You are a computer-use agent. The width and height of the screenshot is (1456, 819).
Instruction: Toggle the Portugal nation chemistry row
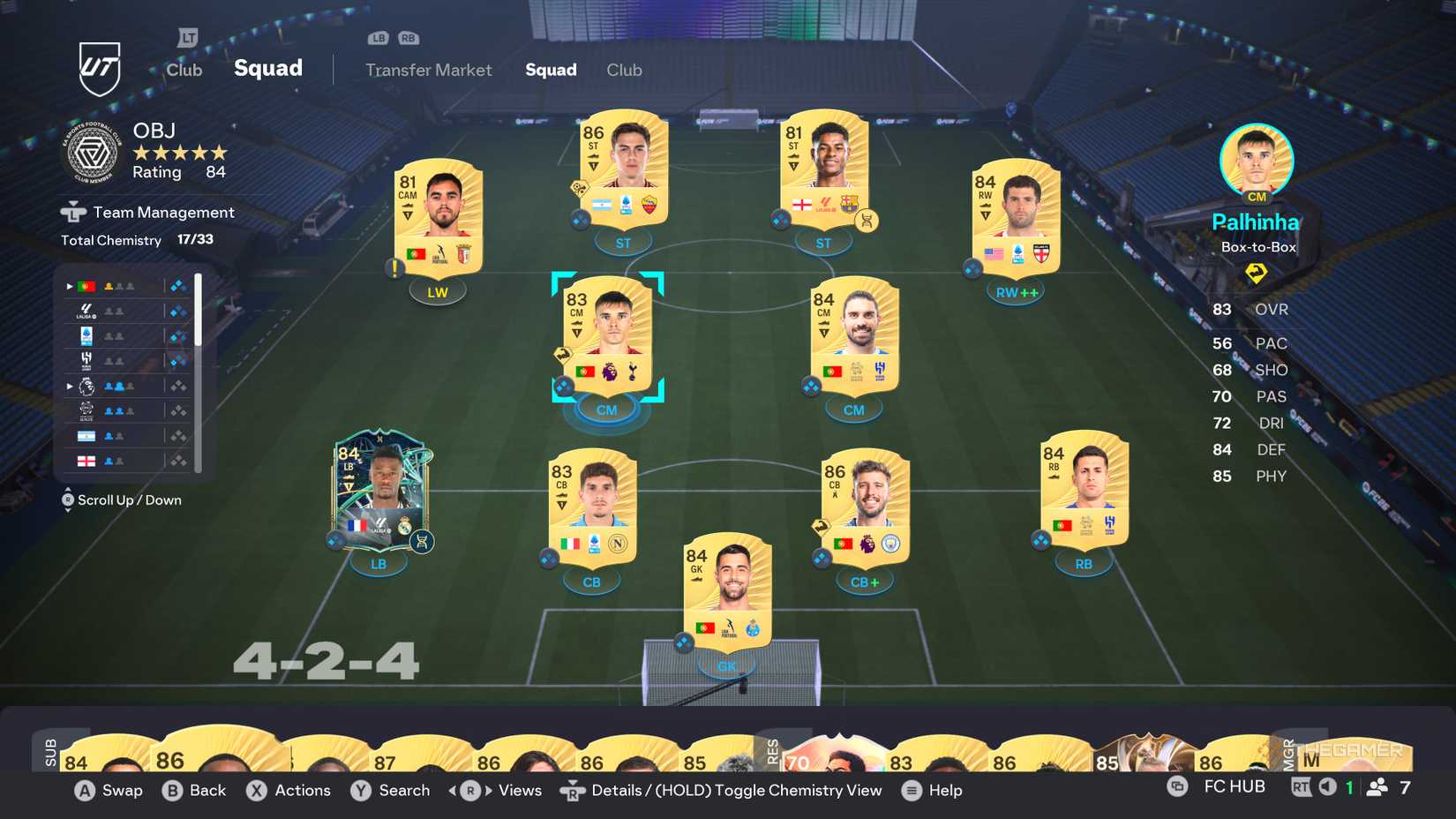[x=86, y=286]
